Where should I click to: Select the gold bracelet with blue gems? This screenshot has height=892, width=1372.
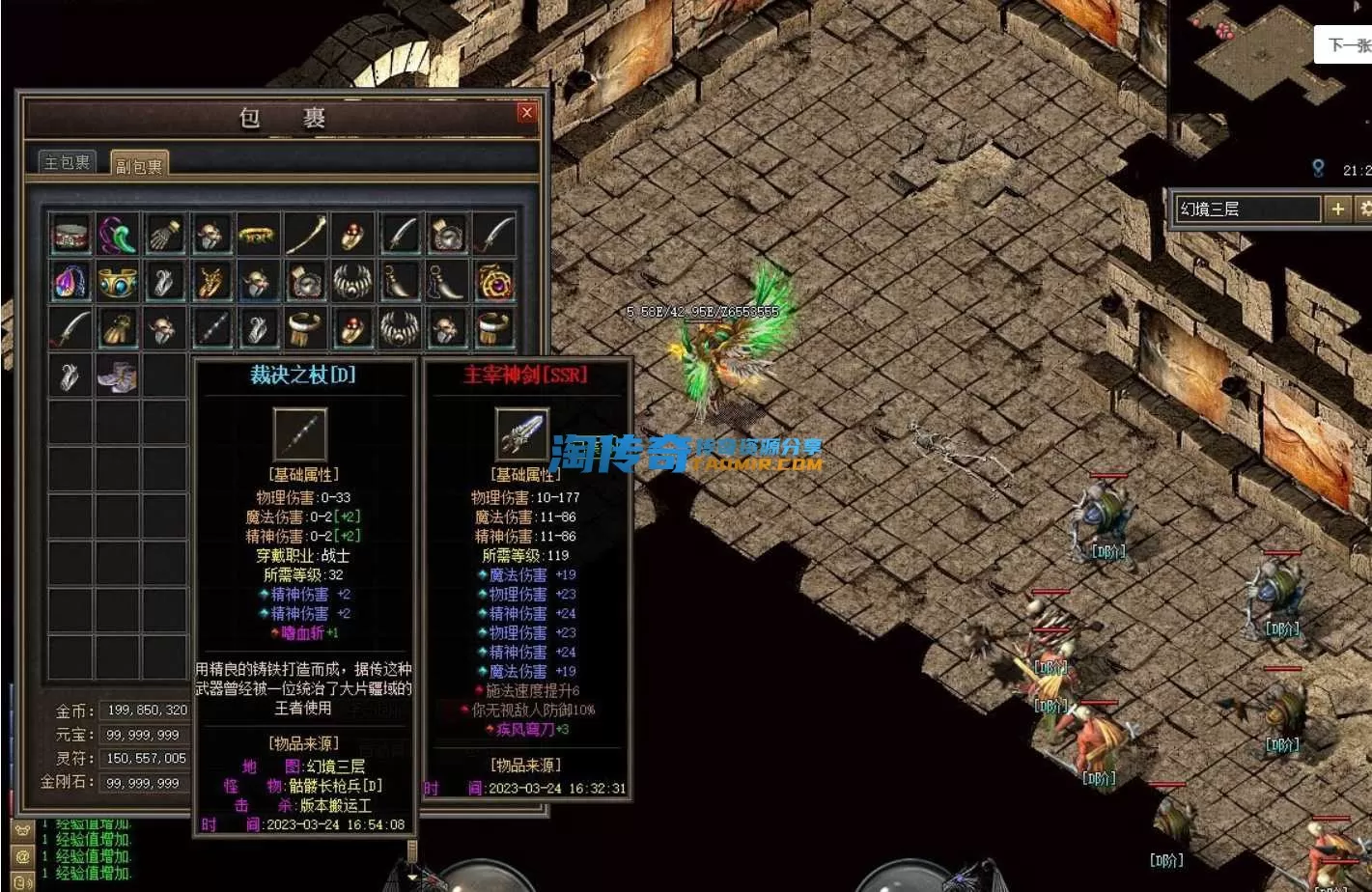pos(117,282)
